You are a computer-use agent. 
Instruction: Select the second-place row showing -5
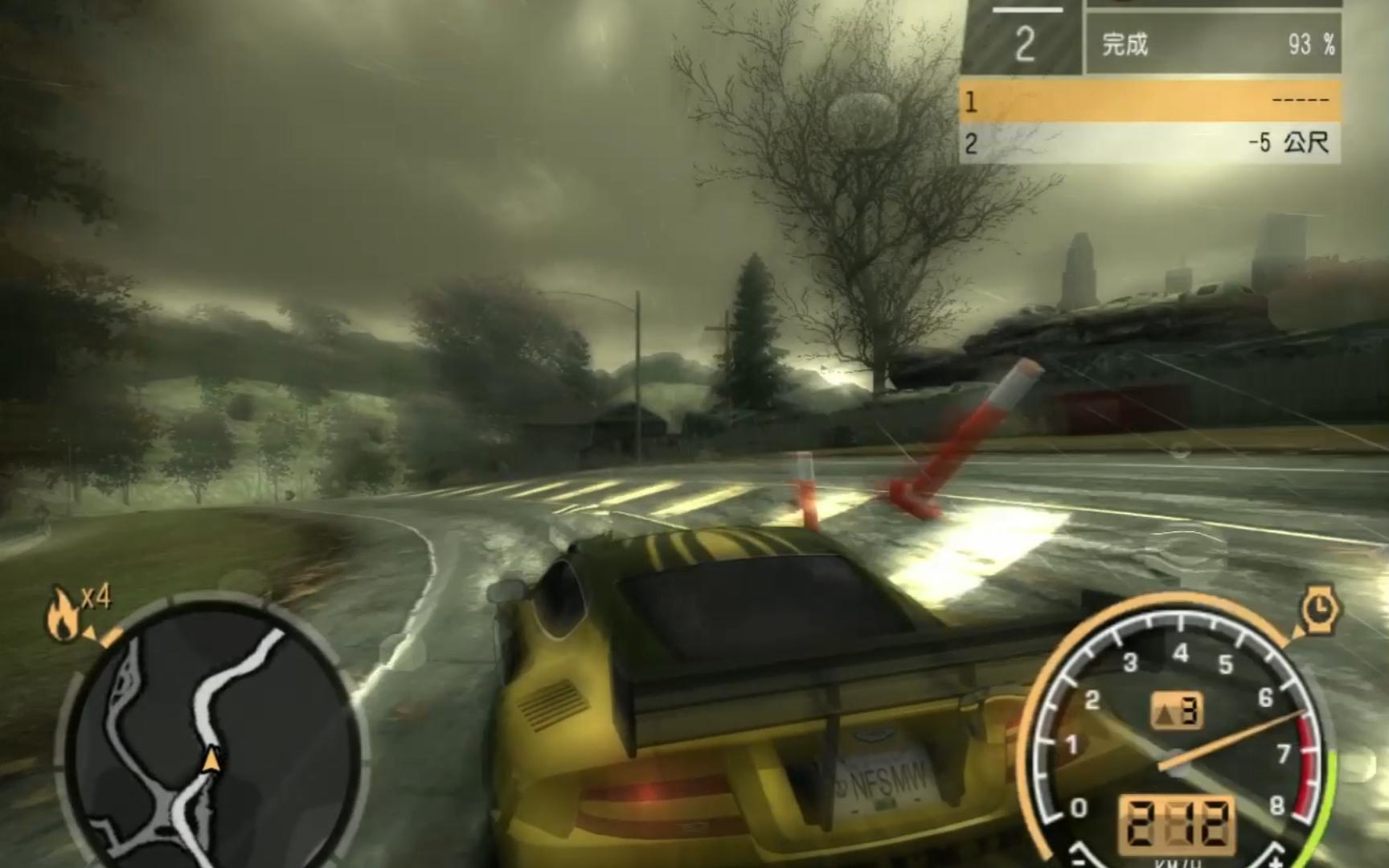coord(1149,144)
